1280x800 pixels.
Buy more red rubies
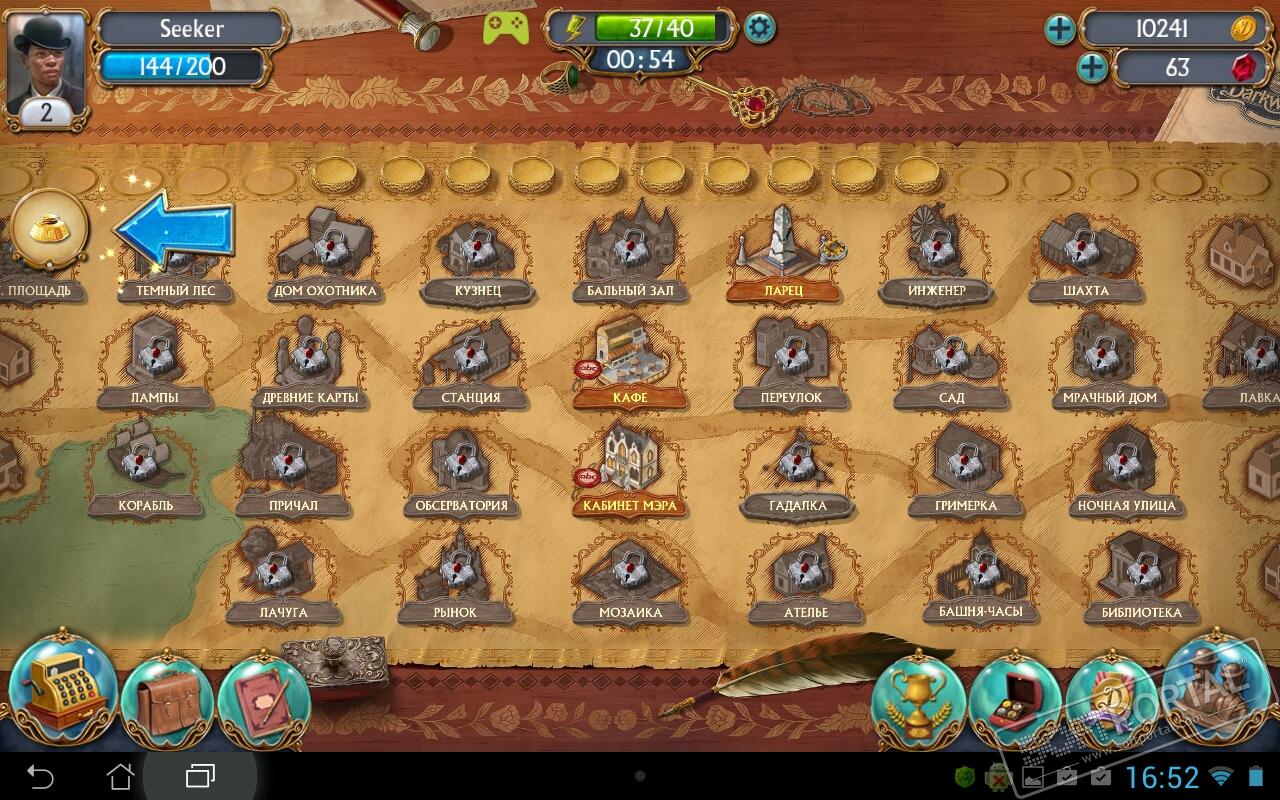1092,68
